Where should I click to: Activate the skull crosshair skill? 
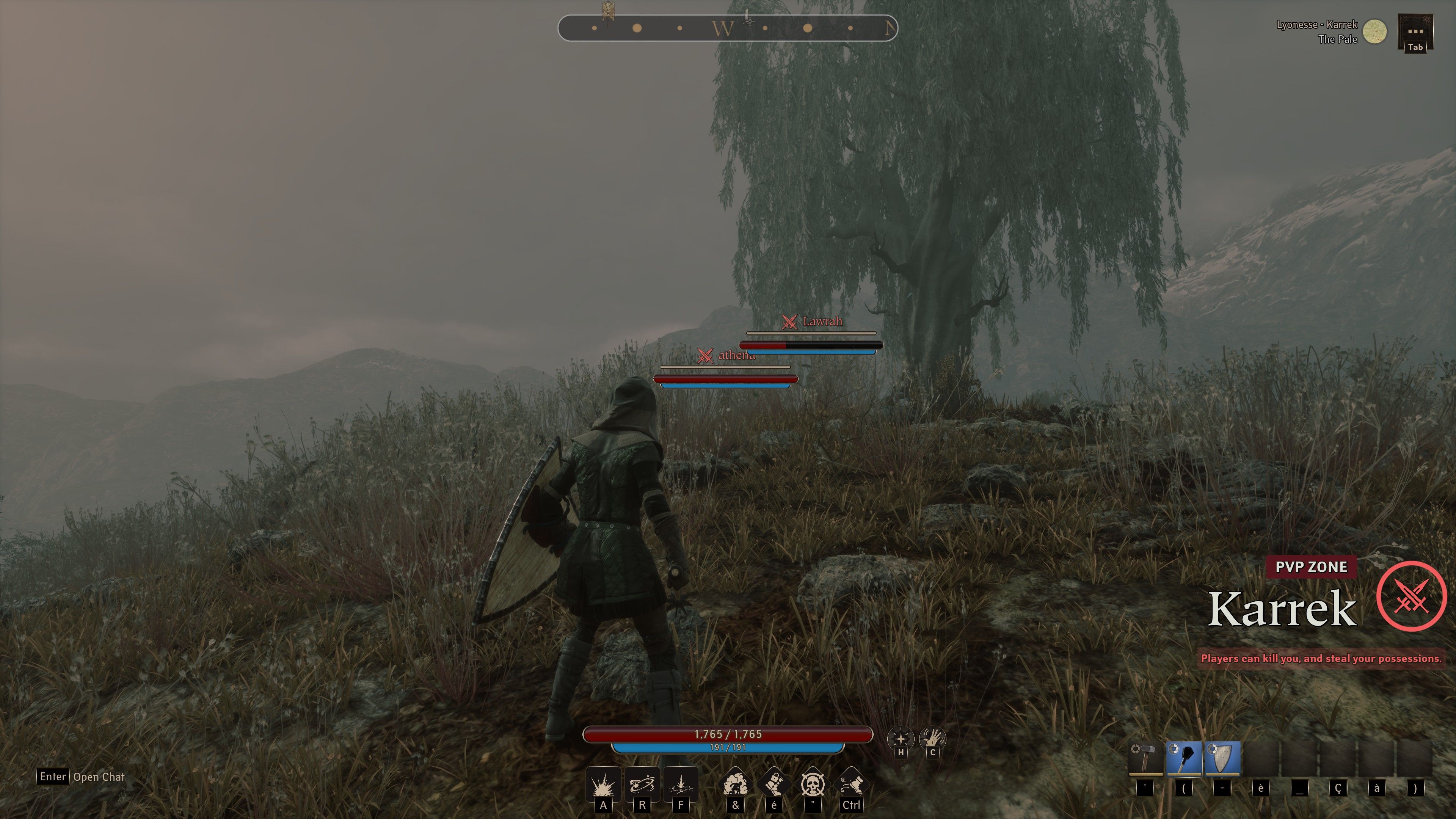point(813,783)
